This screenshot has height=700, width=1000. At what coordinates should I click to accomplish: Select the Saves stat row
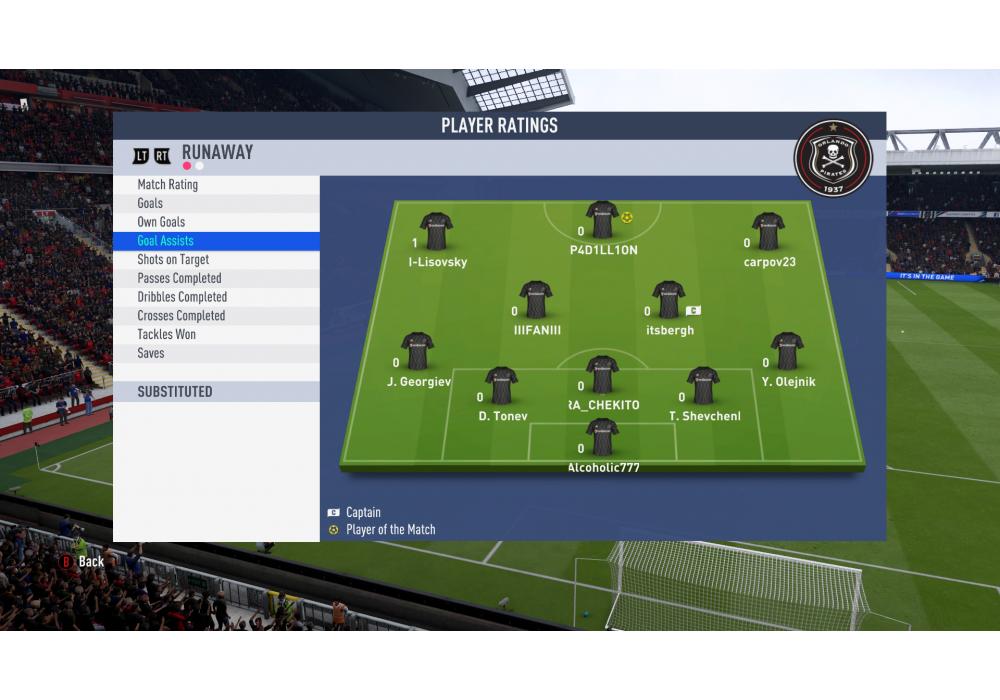pos(216,353)
